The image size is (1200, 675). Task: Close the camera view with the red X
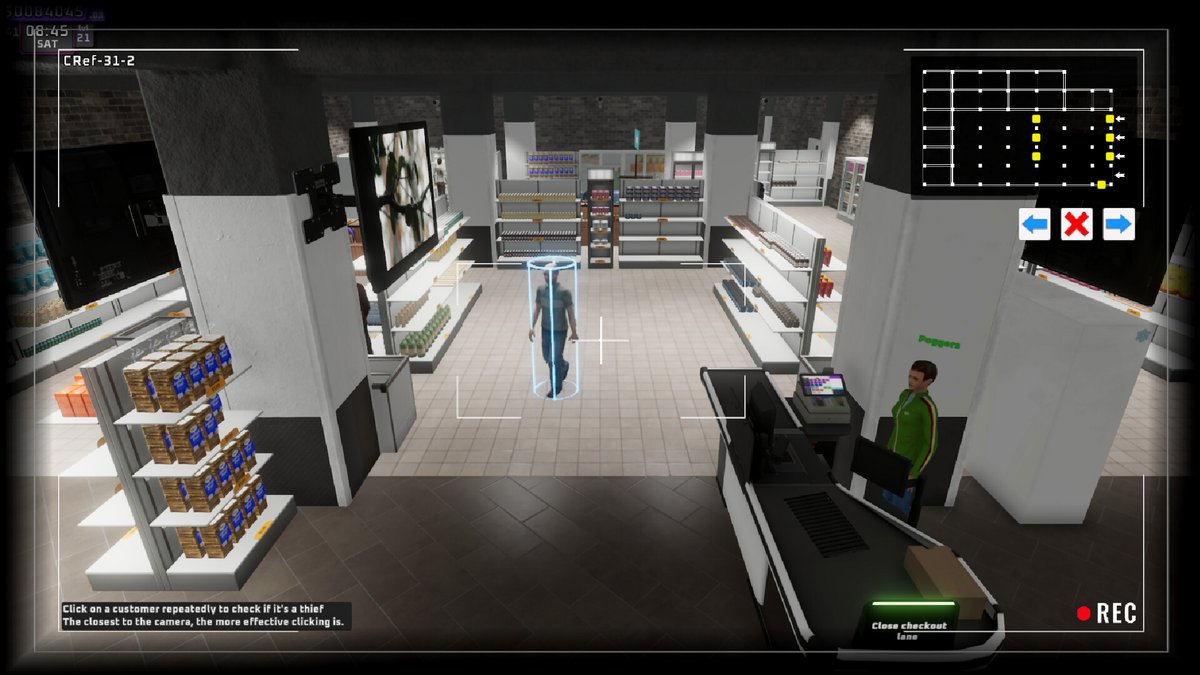[x=1076, y=224]
